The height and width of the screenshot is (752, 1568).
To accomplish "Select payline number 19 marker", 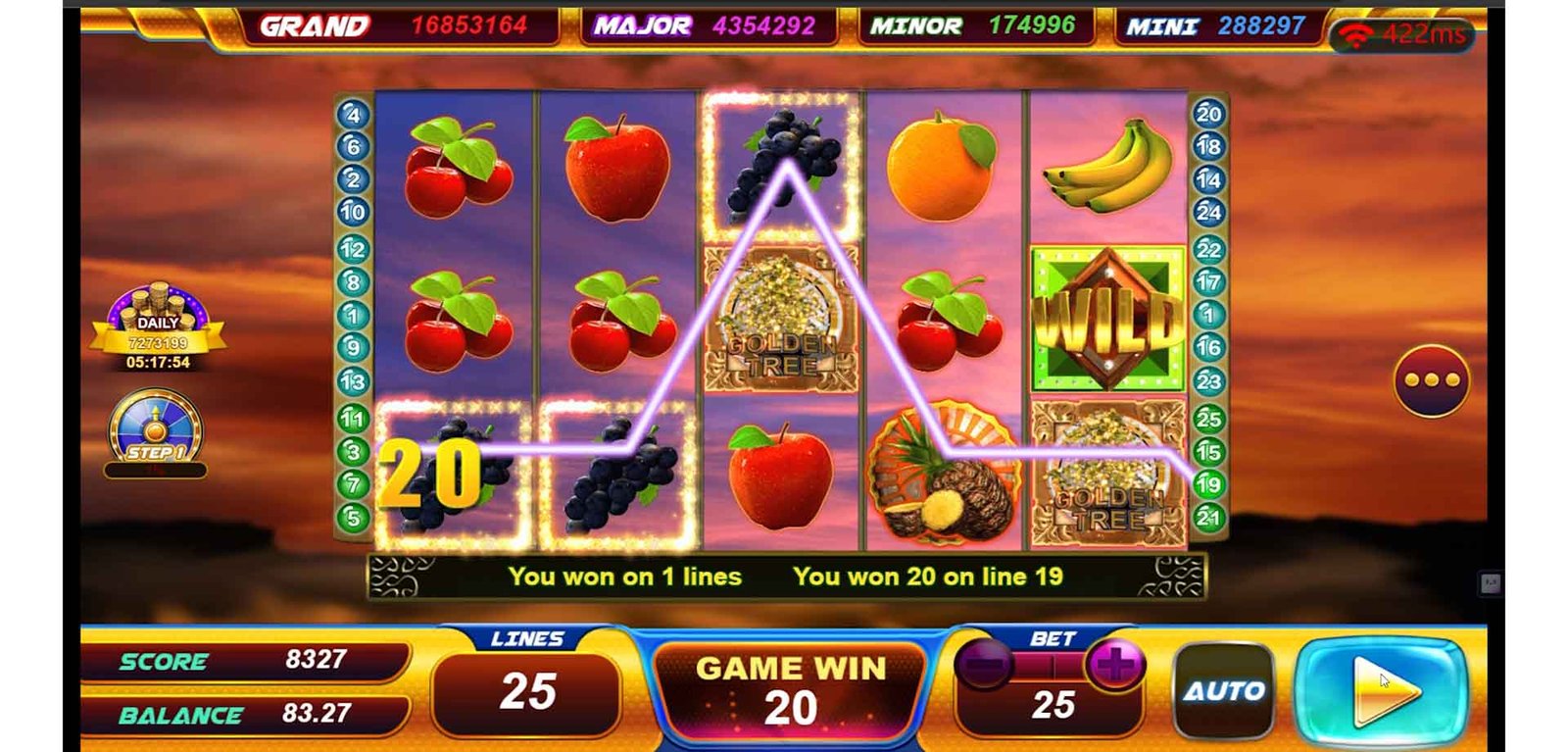I will pyautogui.click(x=1208, y=484).
